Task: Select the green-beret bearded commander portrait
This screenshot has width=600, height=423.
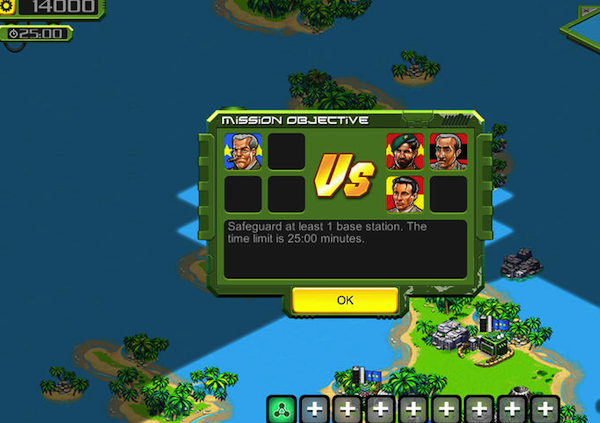Action: tap(405, 151)
